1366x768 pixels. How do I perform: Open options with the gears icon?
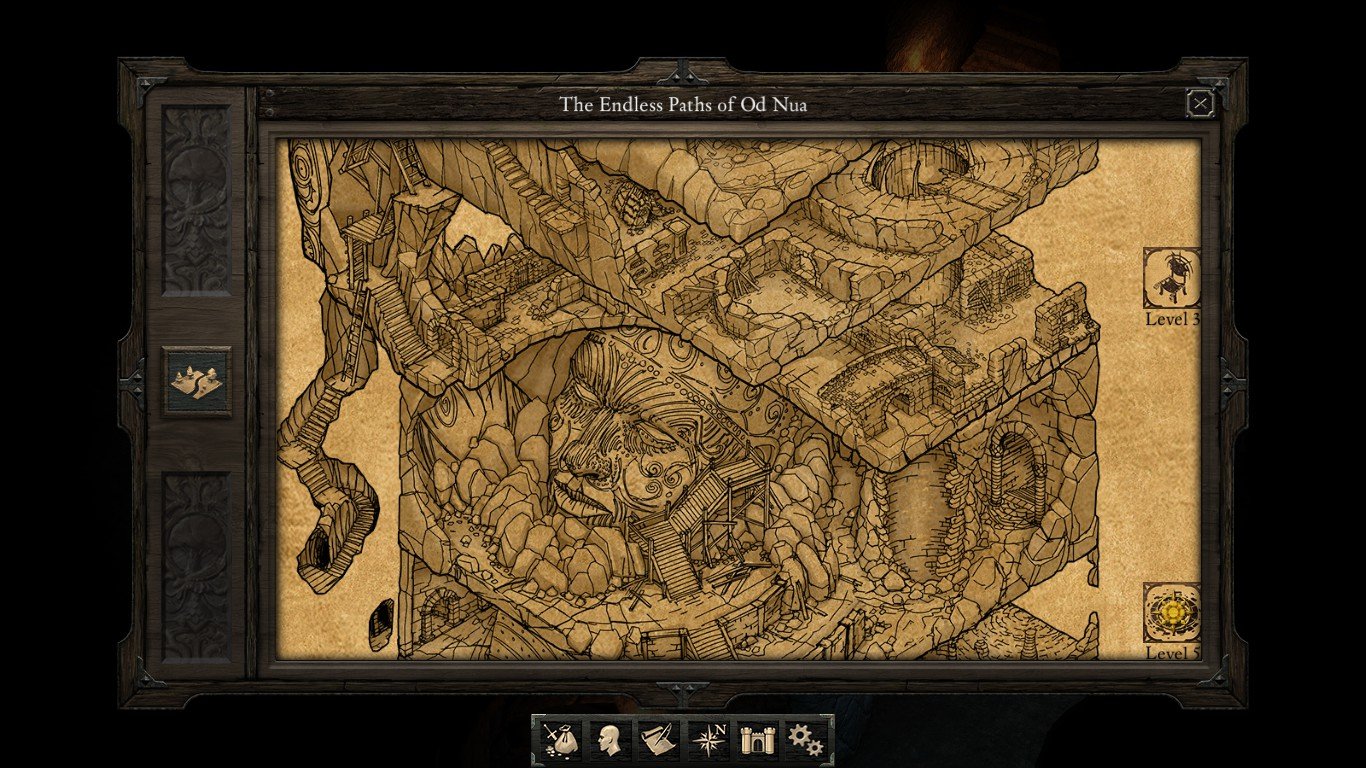tap(806, 741)
